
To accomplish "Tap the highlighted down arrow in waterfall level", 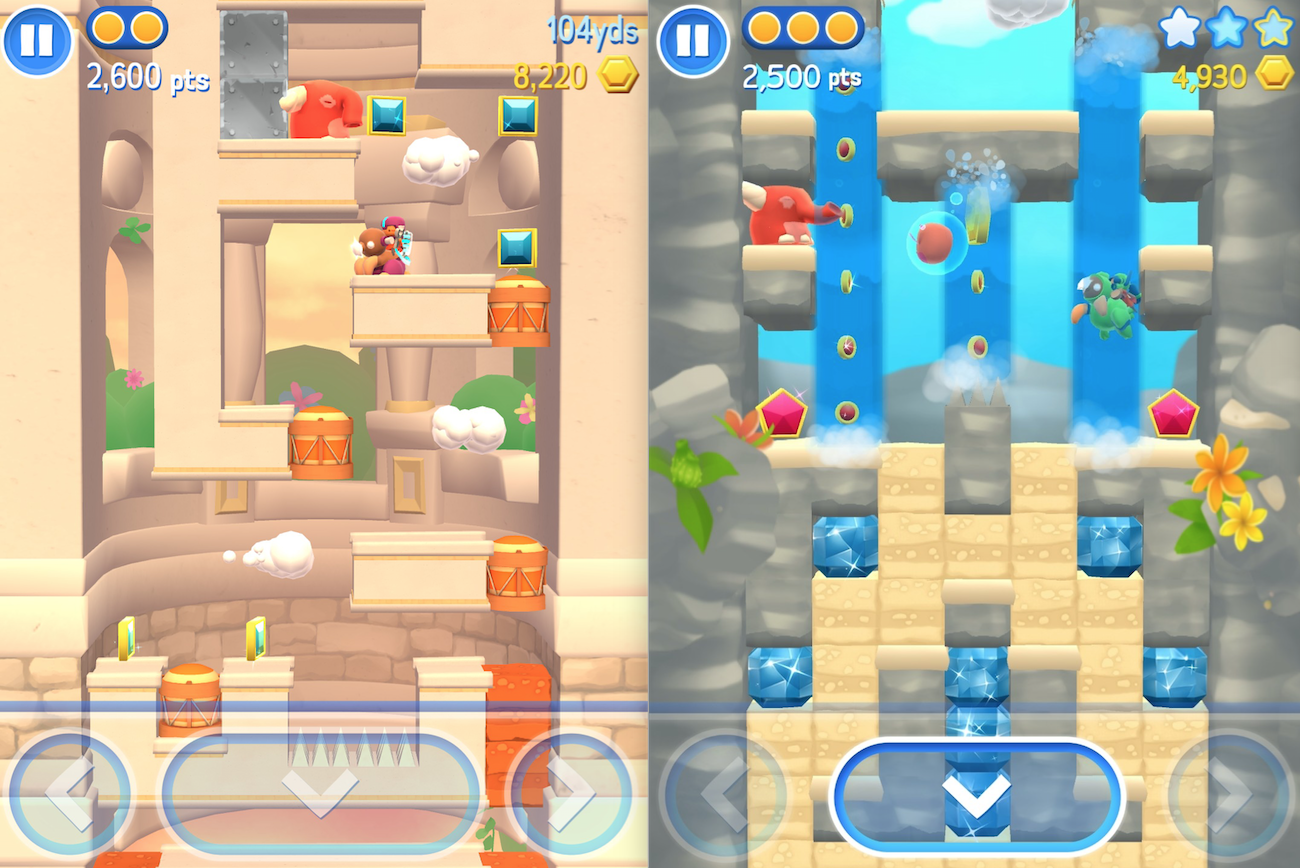I will click(977, 795).
